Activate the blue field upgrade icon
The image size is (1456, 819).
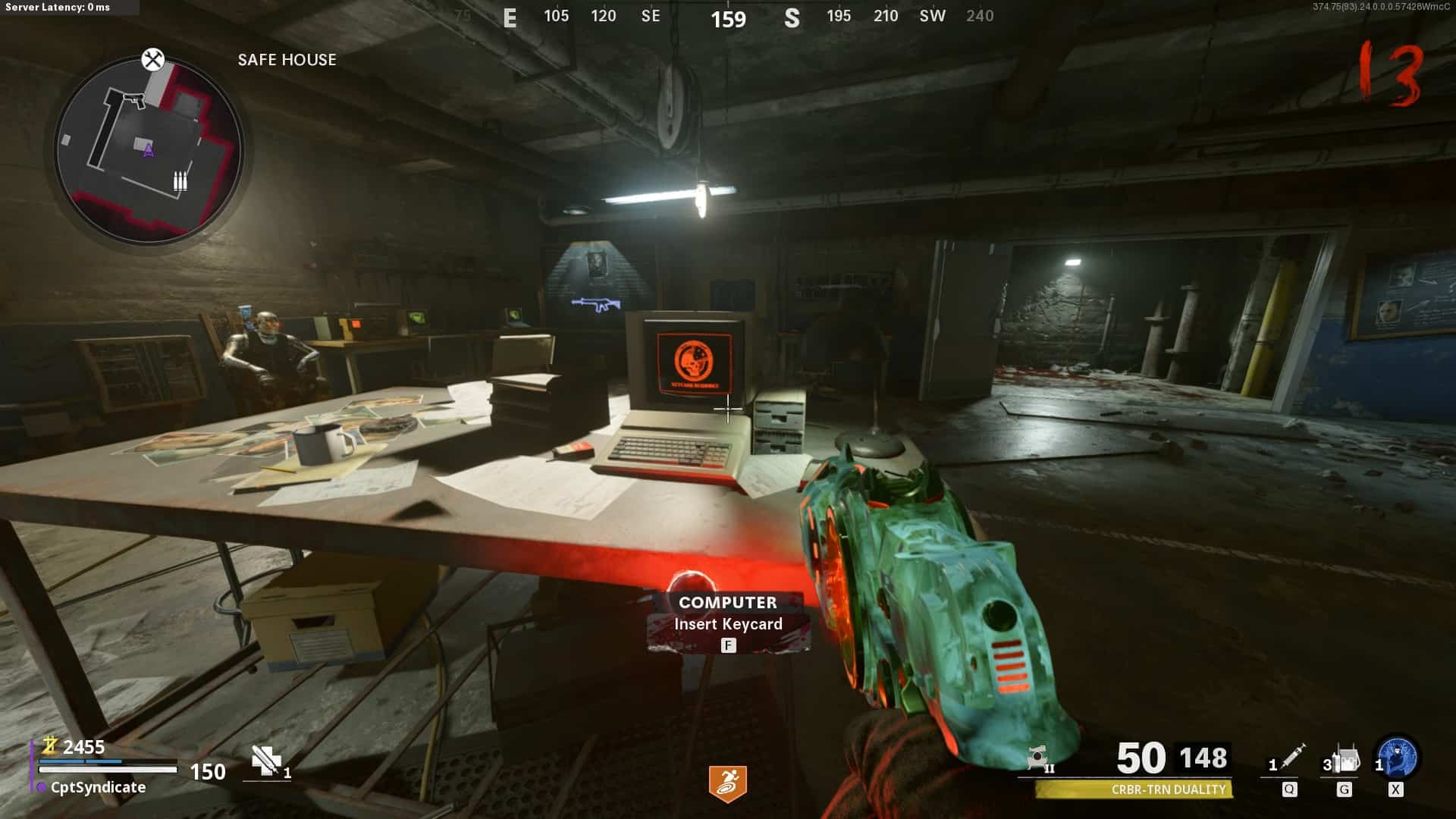[x=1398, y=758]
